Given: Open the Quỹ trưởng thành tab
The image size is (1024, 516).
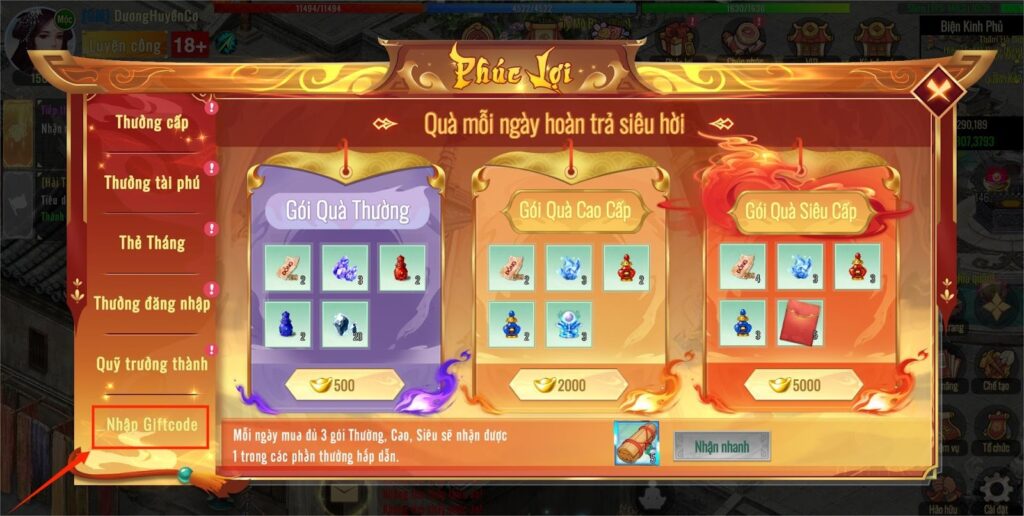Looking at the screenshot, I should tap(151, 363).
